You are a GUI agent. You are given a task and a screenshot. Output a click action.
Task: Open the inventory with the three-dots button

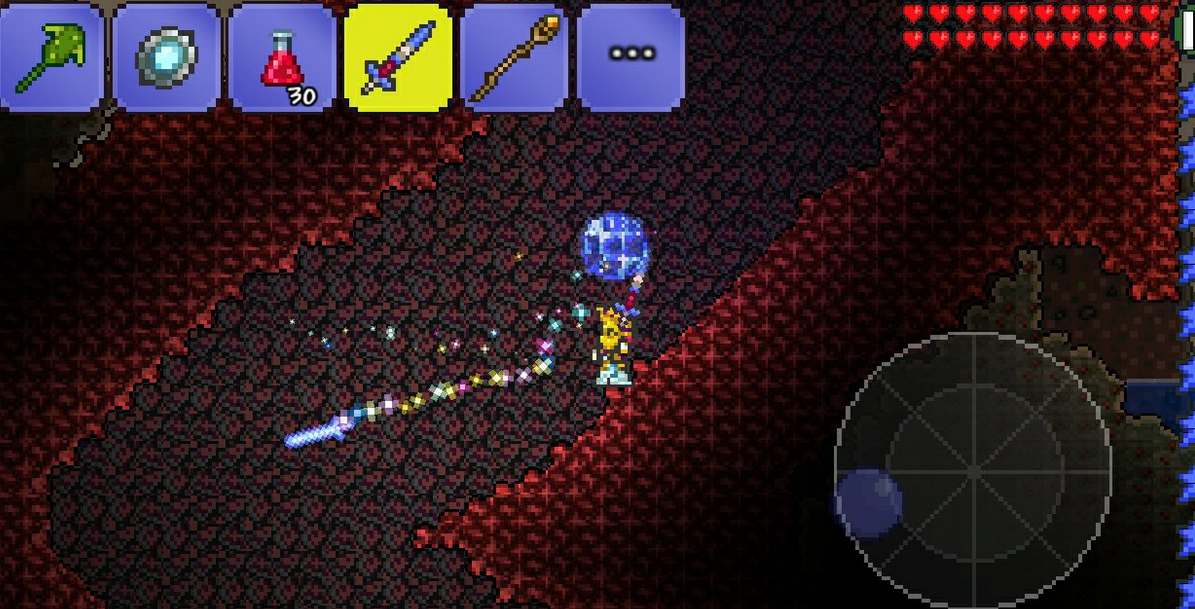[x=631, y=57]
